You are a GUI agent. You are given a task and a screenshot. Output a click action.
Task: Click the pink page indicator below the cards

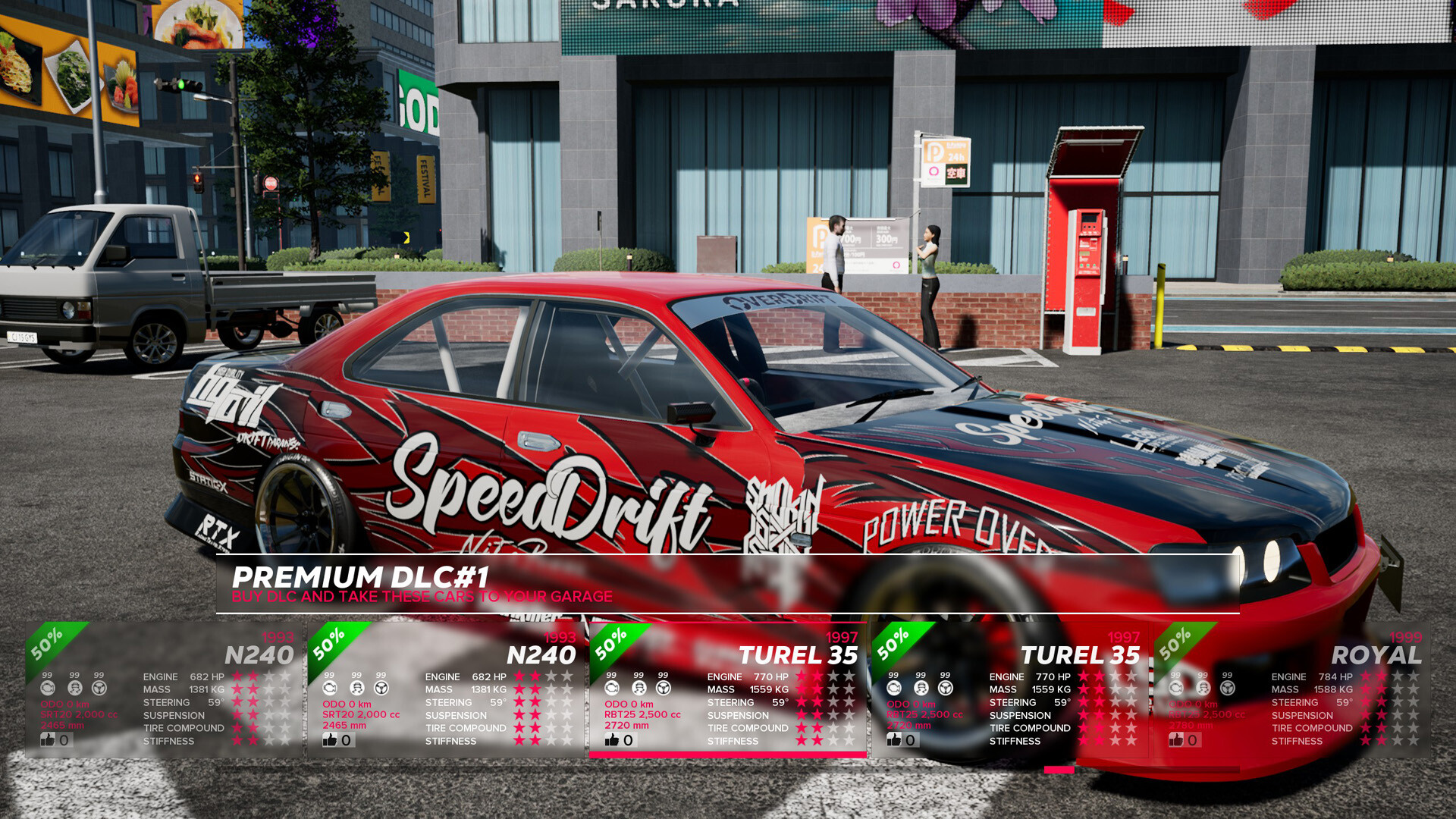click(1059, 768)
